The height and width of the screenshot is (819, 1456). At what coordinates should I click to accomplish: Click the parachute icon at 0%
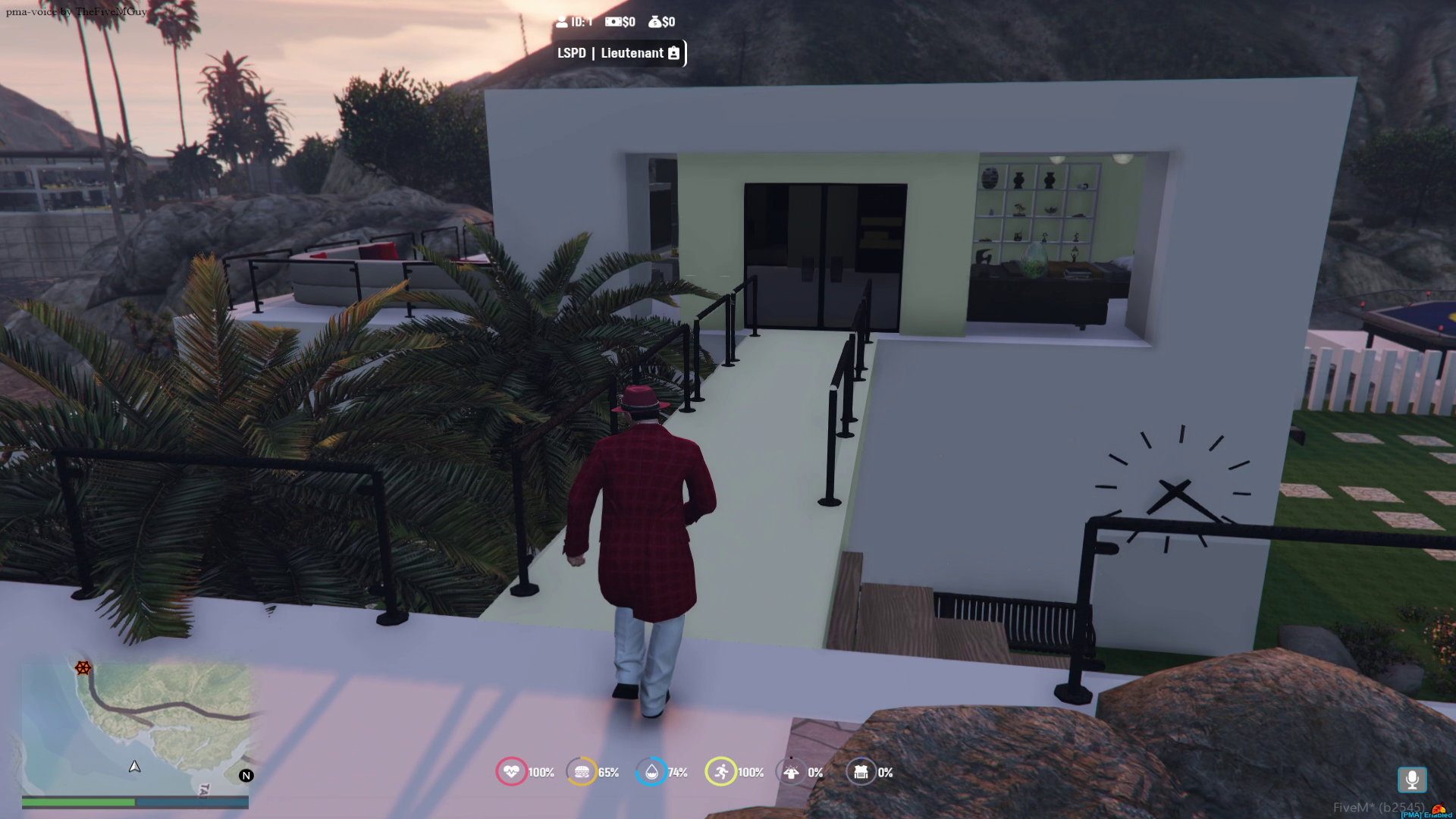[x=790, y=772]
